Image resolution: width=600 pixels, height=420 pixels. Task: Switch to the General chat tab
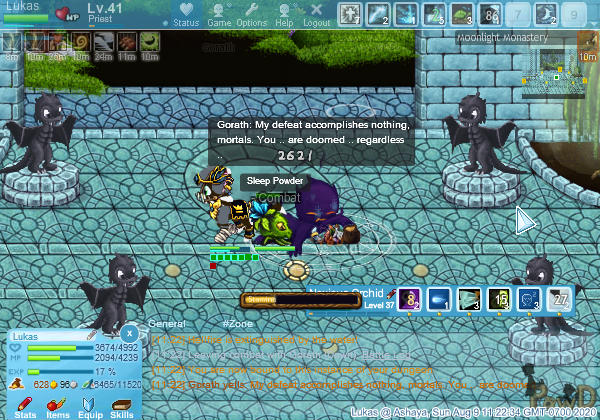167,325
